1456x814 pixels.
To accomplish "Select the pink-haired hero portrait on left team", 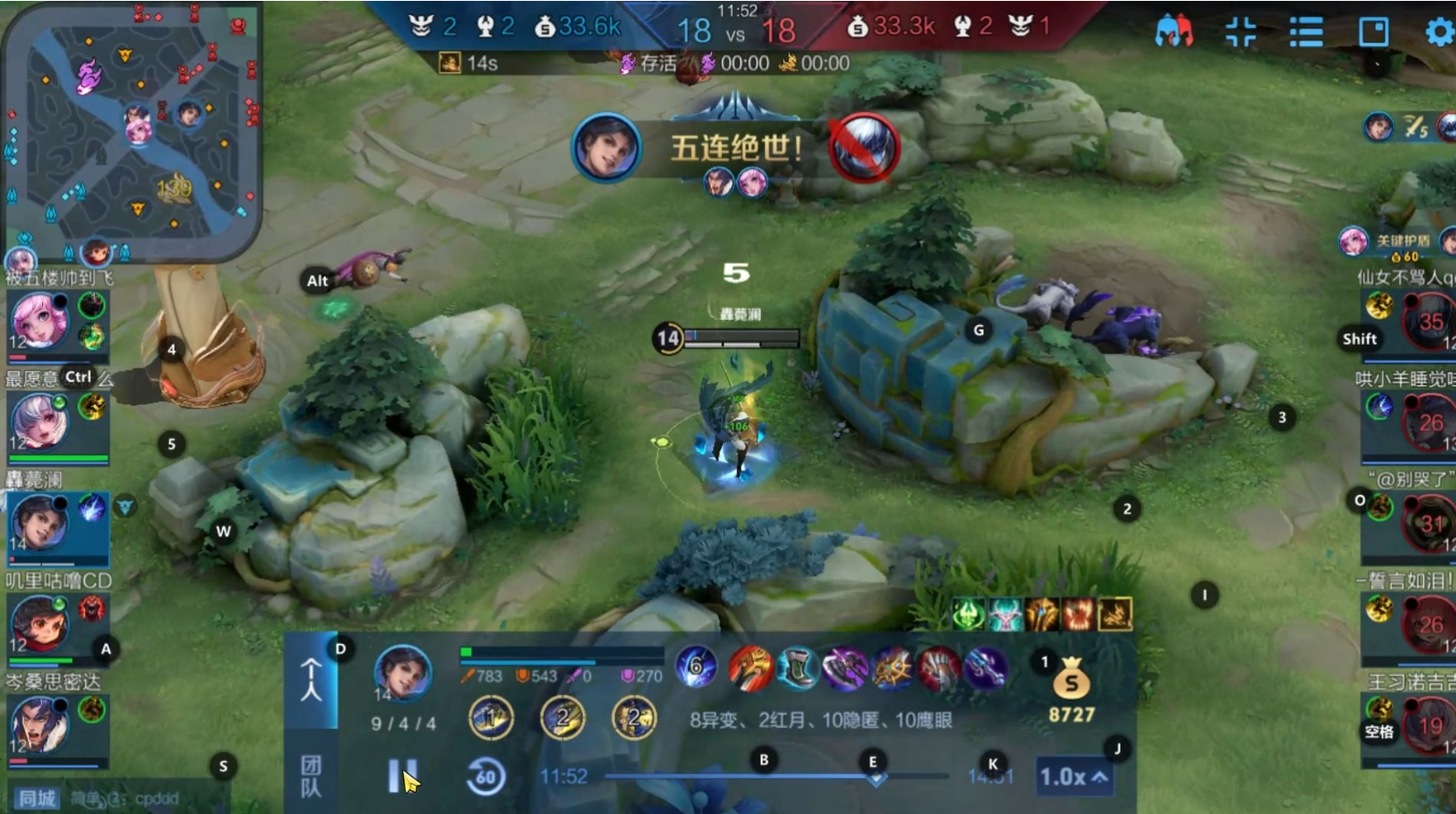I will pyautogui.click(x=38, y=322).
